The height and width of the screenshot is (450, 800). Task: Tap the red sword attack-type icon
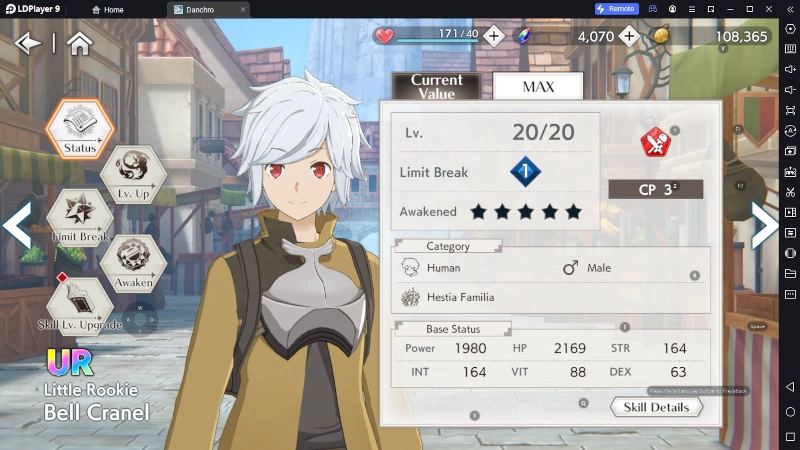pyautogui.click(x=656, y=143)
